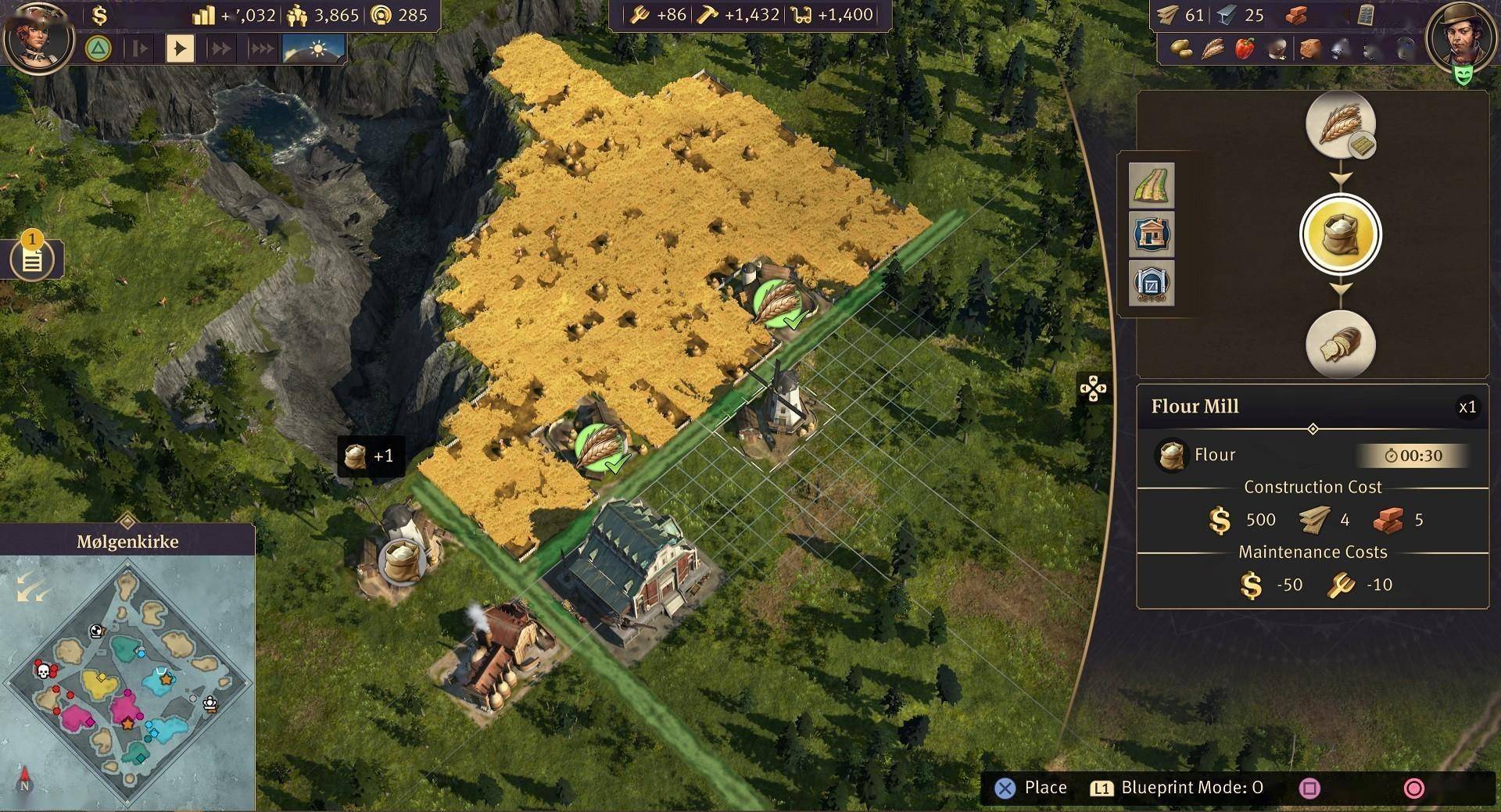The height and width of the screenshot is (812, 1501).
Task: Open the gated warehouse build category
Action: pyautogui.click(x=1151, y=283)
